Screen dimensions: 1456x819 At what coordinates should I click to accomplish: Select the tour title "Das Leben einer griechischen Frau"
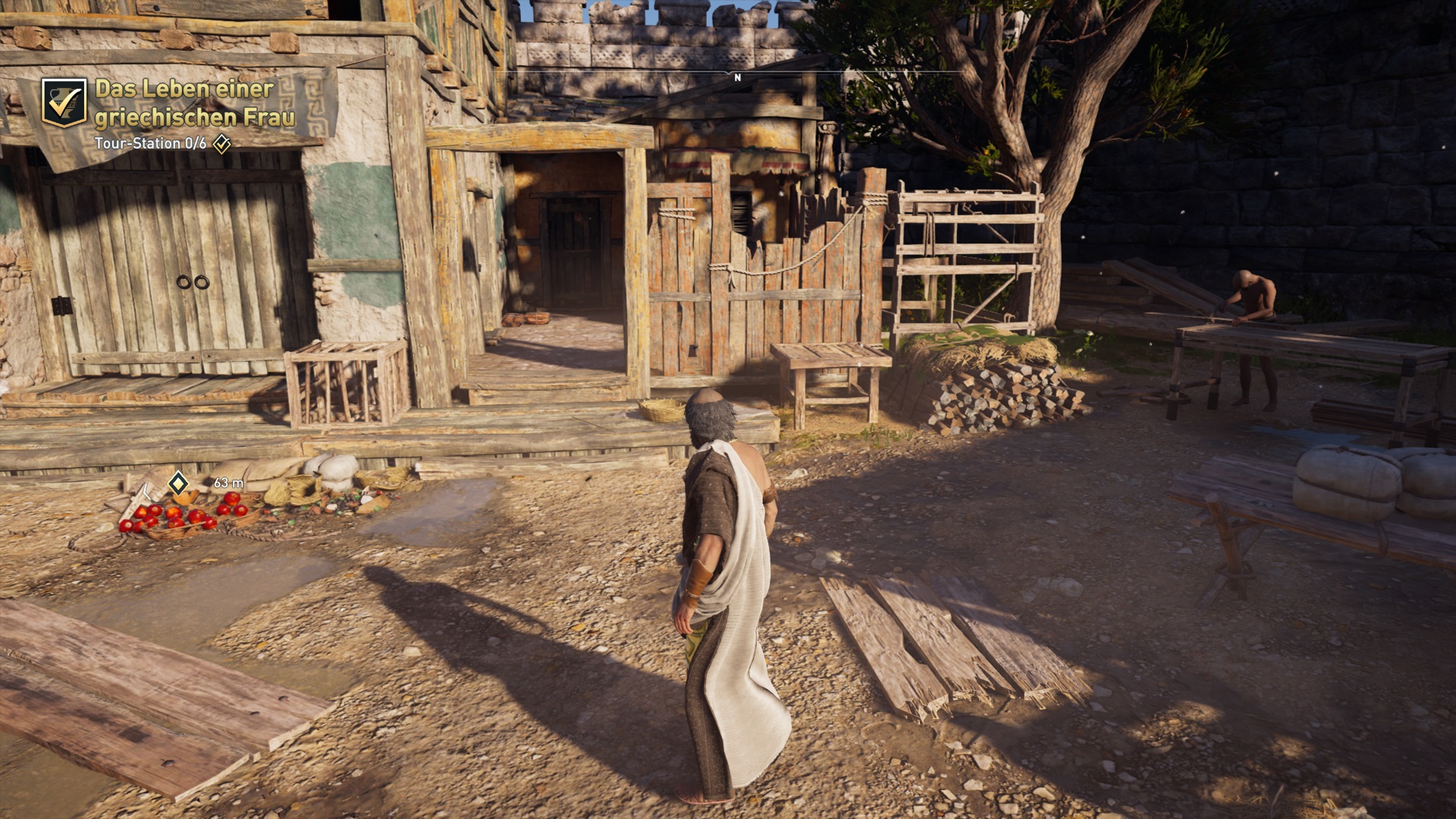click(194, 102)
